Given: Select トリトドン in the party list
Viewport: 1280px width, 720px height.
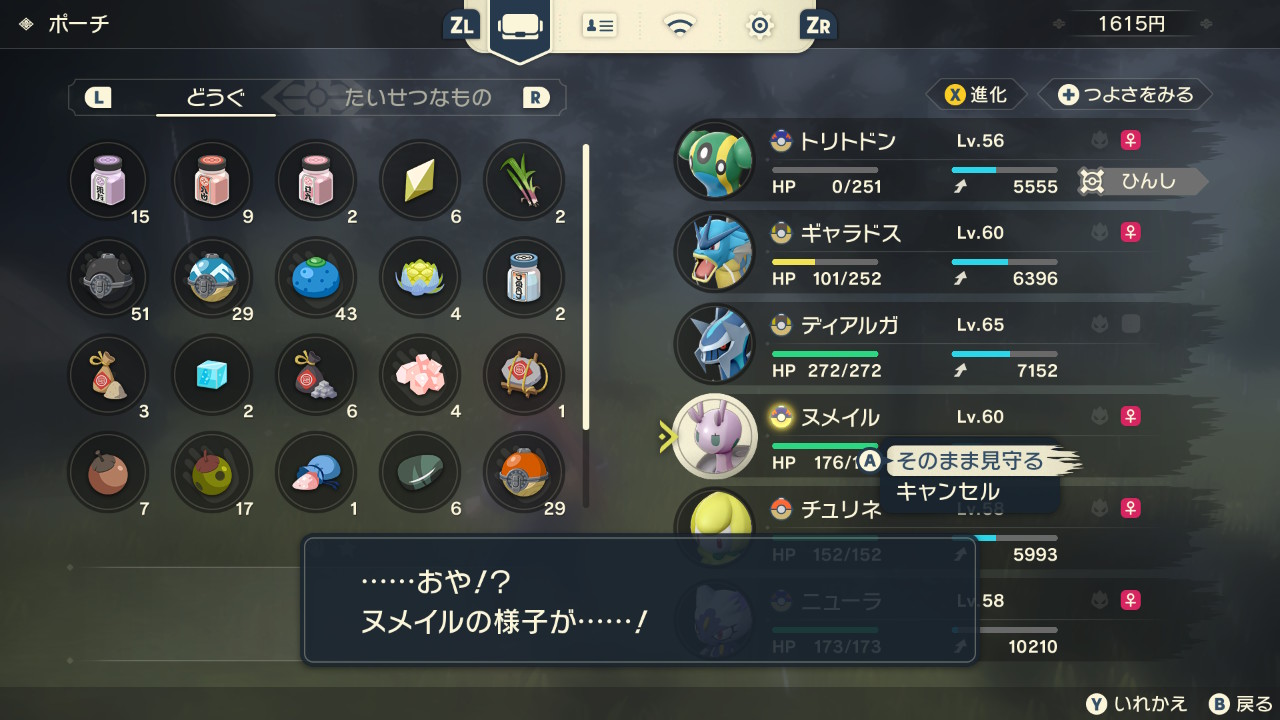Looking at the screenshot, I should click(x=847, y=141).
